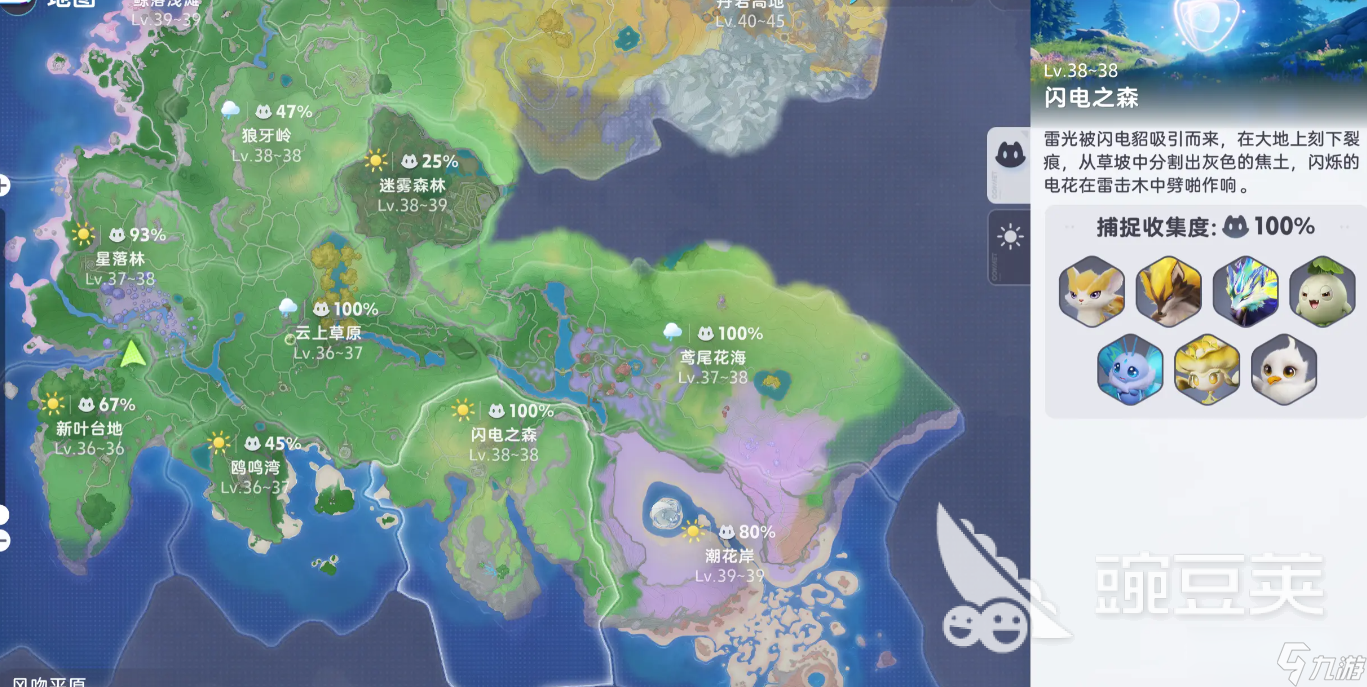Select the yellow fox creature icon
The height and width of the screenshot is (687, 1367).
(x=1091, y=291)
